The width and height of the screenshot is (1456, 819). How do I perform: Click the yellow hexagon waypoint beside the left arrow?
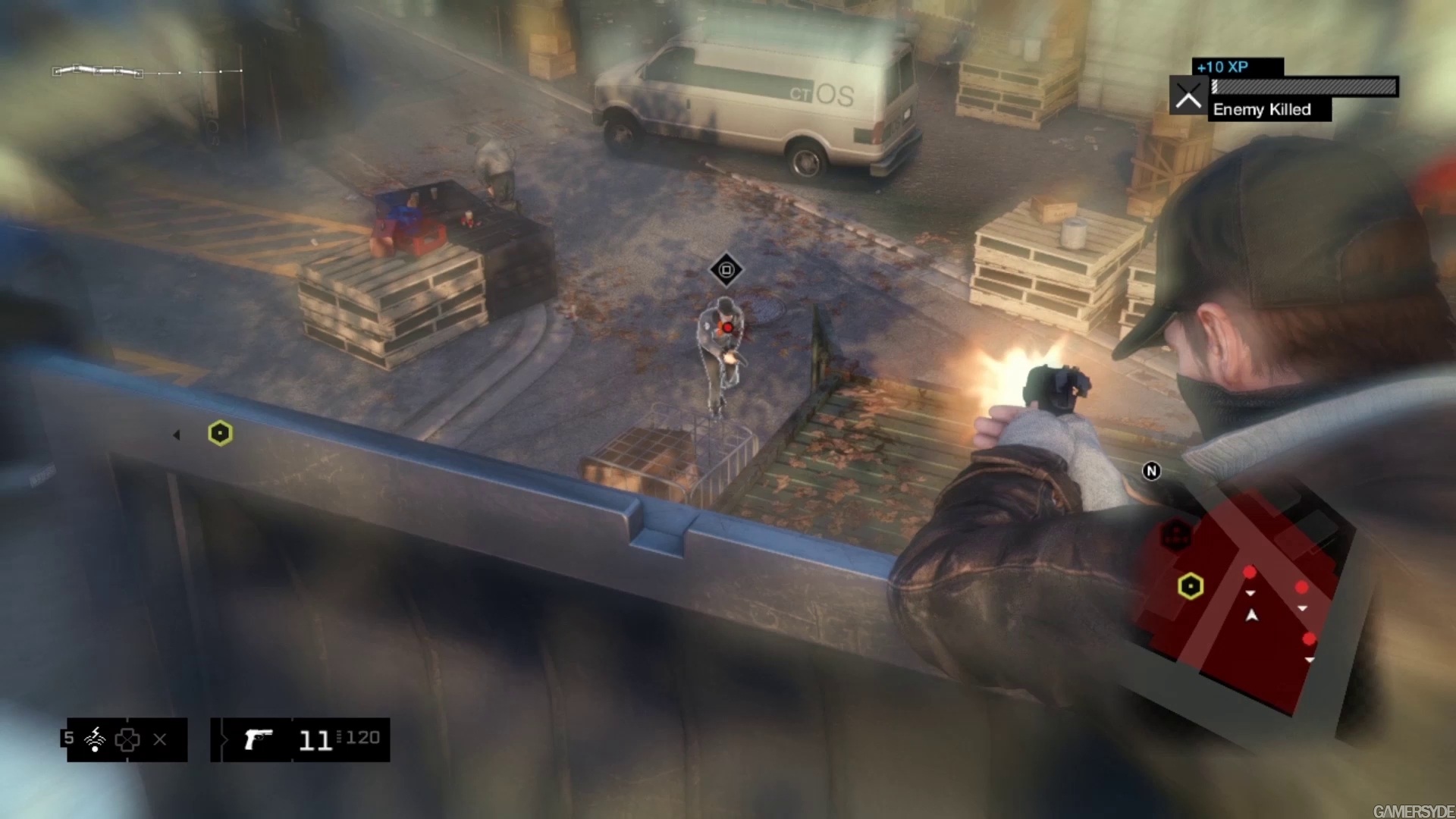pyautogui.click(x=220, y=433)
